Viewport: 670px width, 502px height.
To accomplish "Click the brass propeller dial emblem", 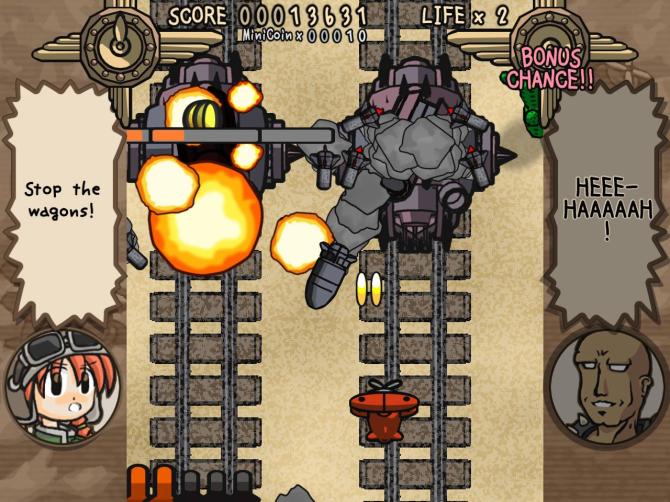I will [x=119, y=41].
